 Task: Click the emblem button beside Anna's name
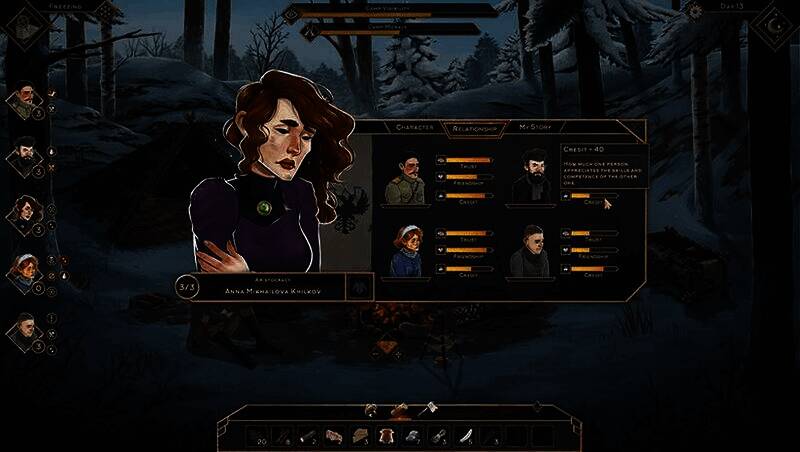click(357, 287)
